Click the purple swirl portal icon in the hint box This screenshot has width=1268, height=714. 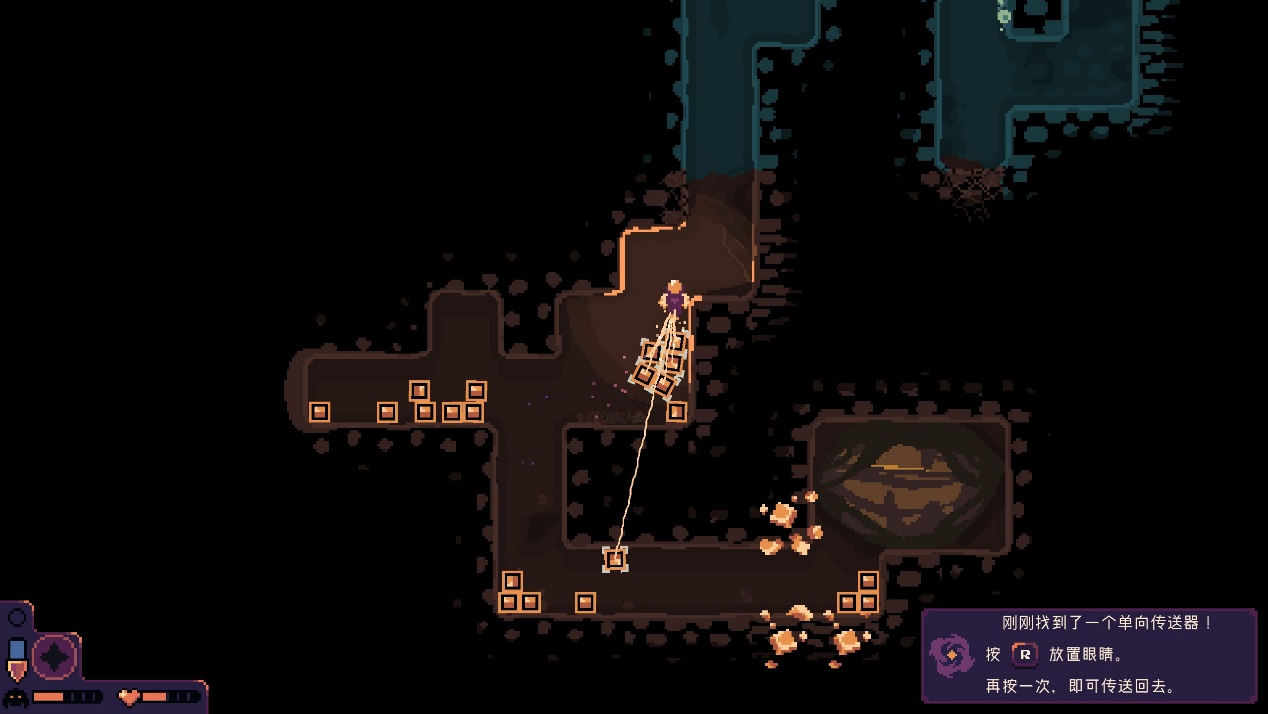[951, 655]
